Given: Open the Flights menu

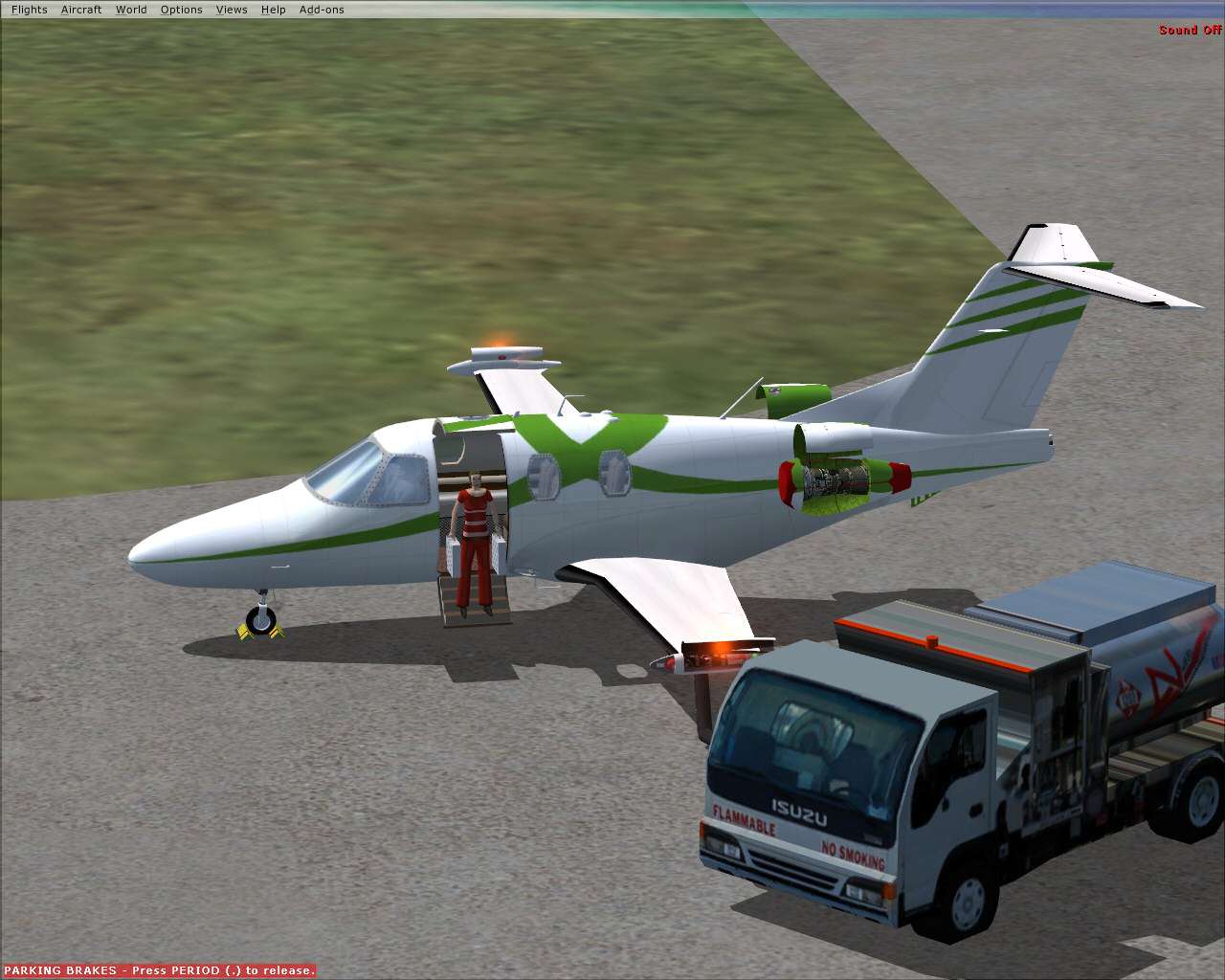Looking at the screenshot, I should pyautogui.click(x=30, y=9).
